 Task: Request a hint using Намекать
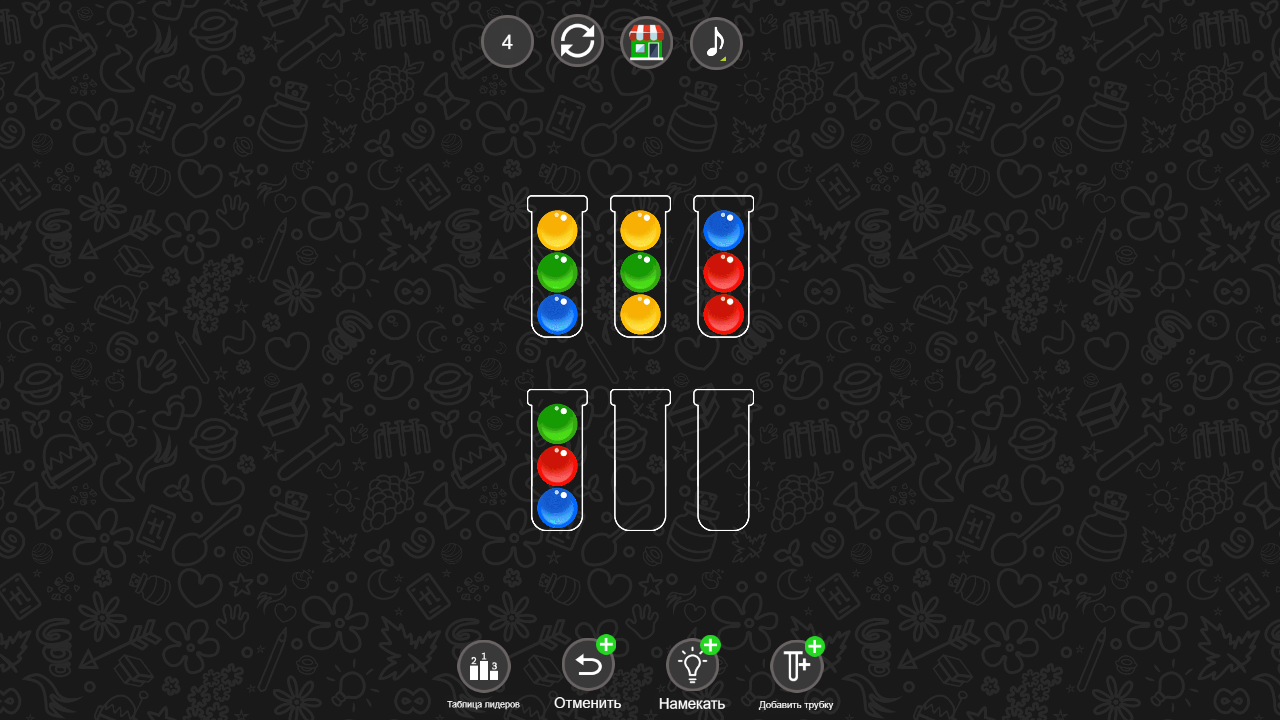click(692, 665)
